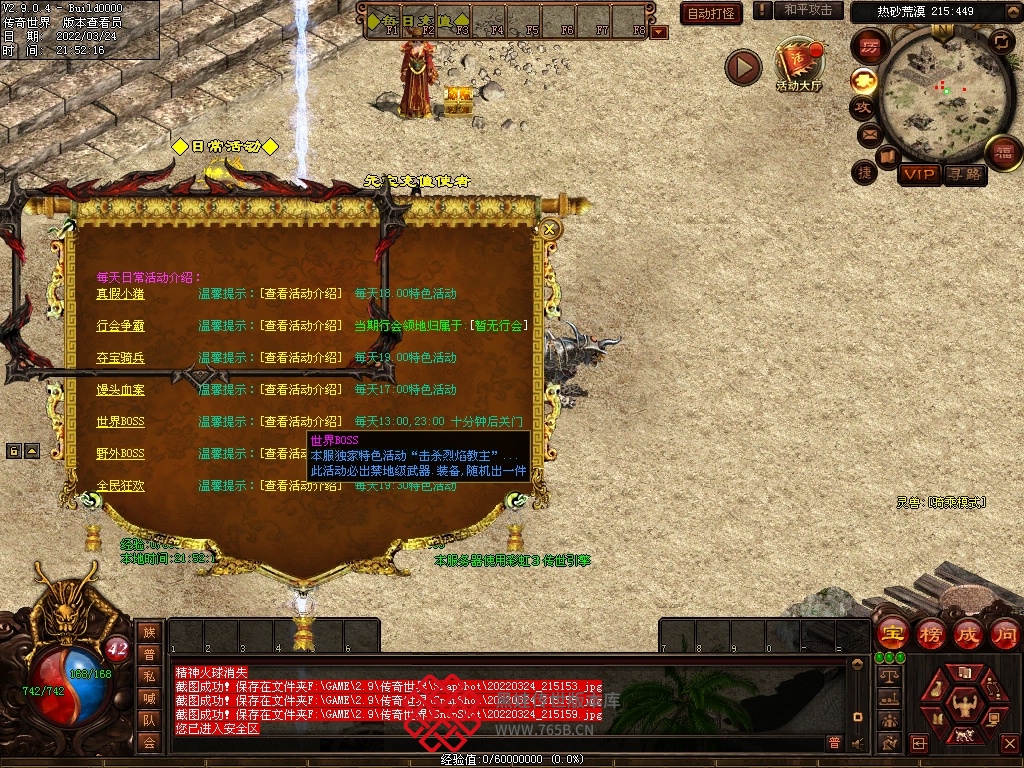
Task: Select the 队 team chat channel
Action: pyautogui.click(x=149, y=720)
